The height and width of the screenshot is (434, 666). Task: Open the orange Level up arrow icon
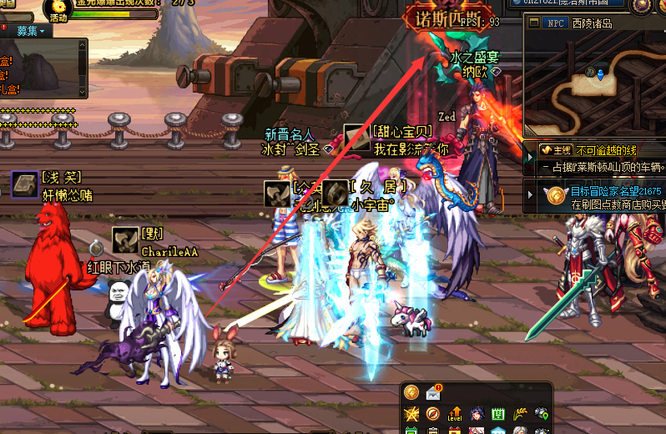pyautogui.click(x=455, y=414)
